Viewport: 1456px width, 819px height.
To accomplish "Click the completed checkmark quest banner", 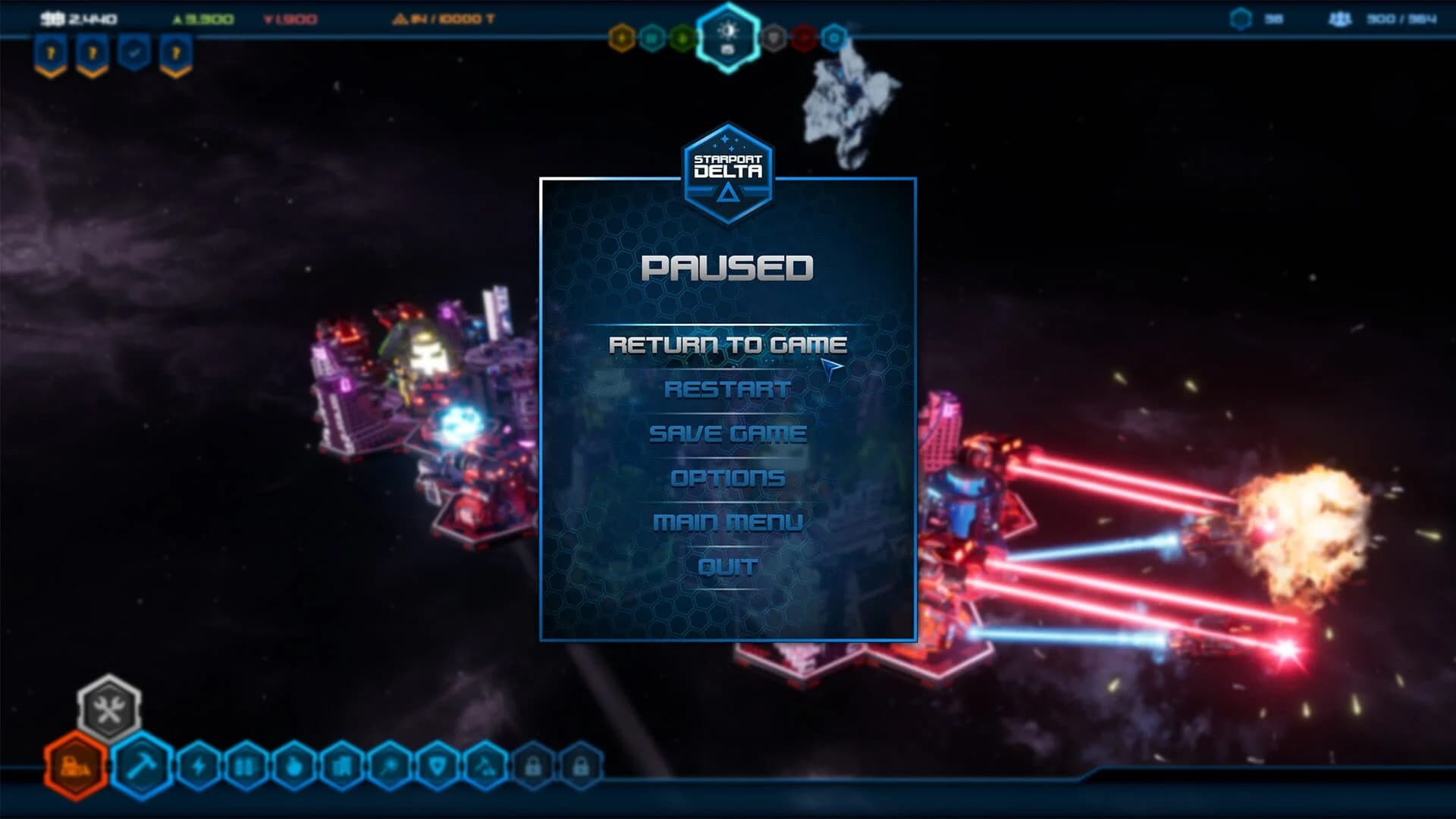I will 134,52.
